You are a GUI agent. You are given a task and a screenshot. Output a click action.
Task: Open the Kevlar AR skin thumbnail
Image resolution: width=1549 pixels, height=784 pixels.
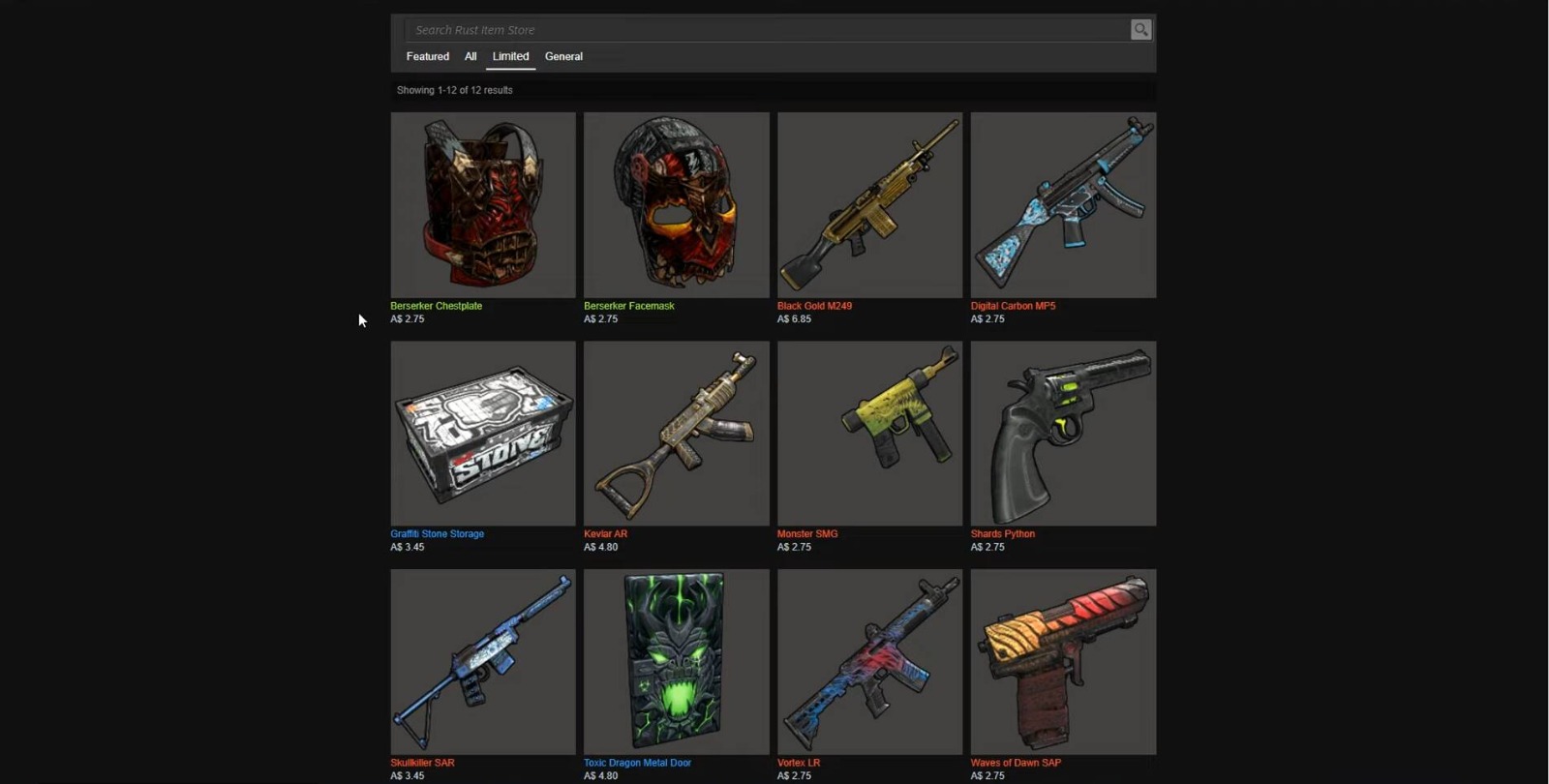pos(676,433)
